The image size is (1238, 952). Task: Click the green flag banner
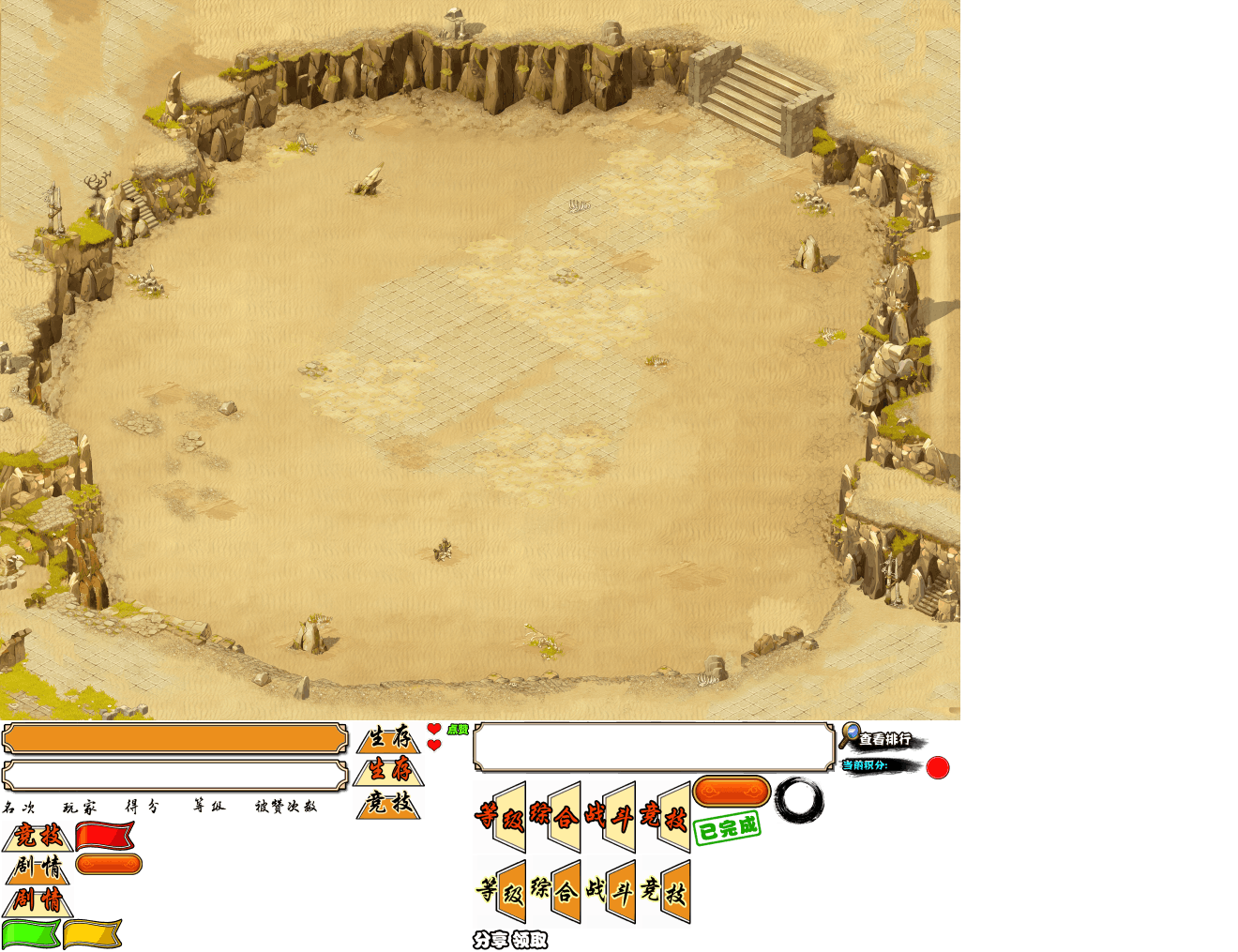coord(31,934)
